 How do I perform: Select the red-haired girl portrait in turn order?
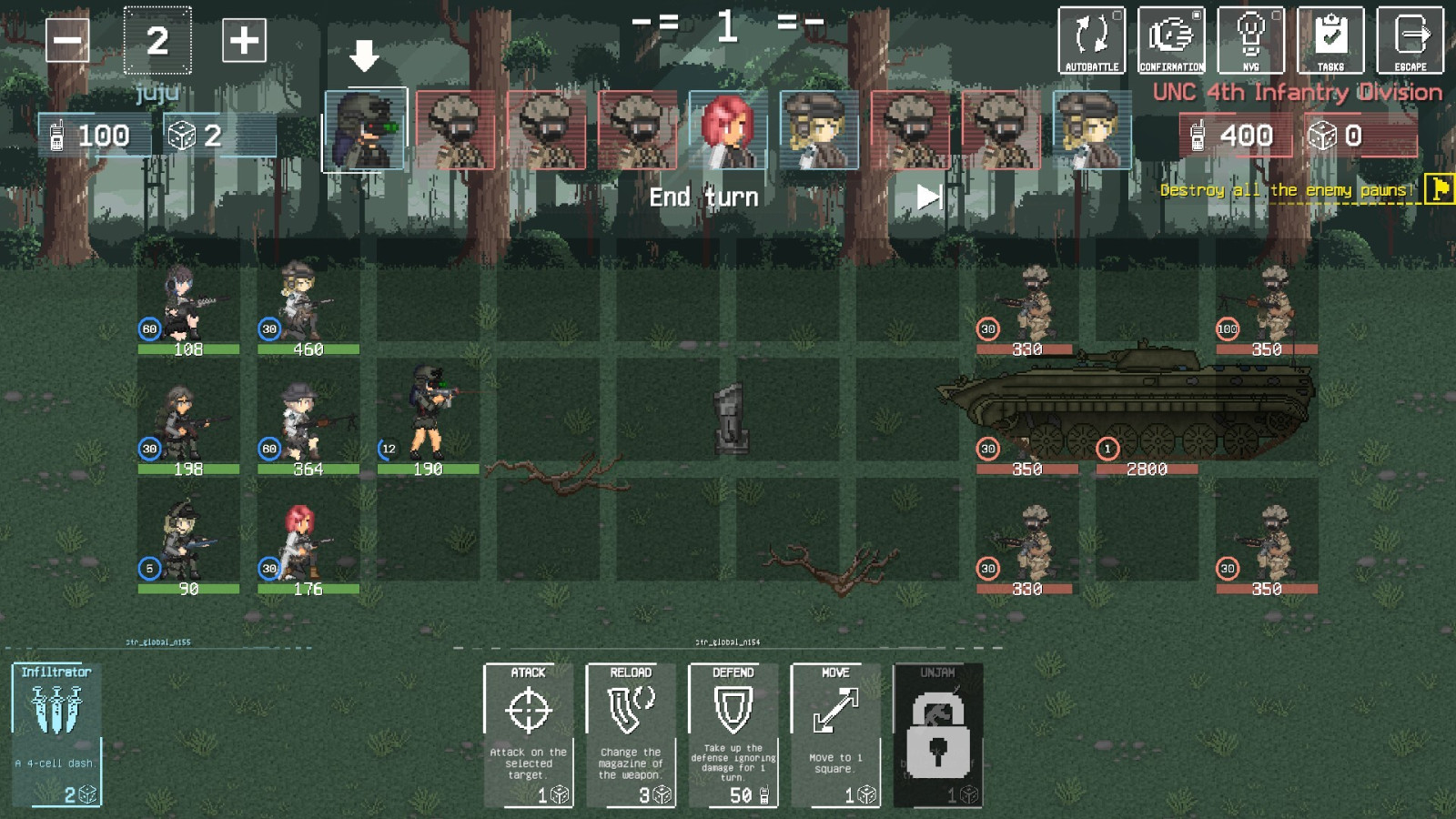tap(728, 130)
